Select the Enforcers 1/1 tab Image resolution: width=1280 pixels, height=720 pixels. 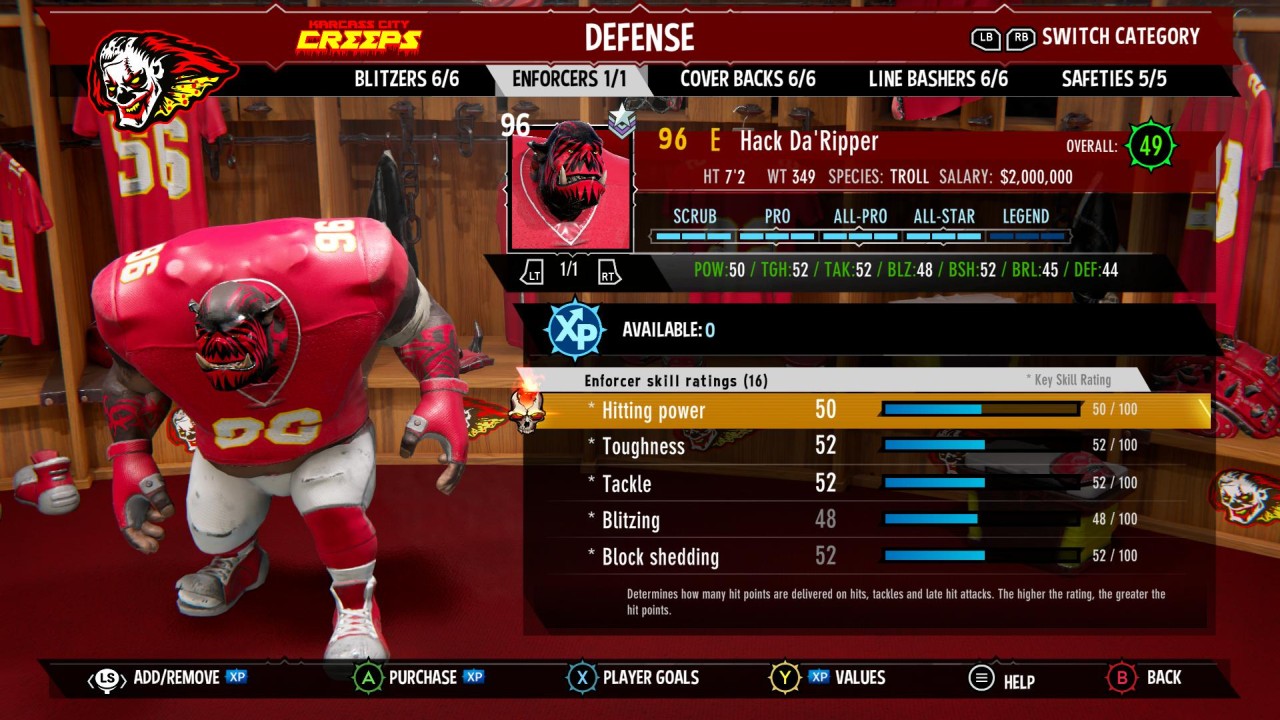point(569,79)
